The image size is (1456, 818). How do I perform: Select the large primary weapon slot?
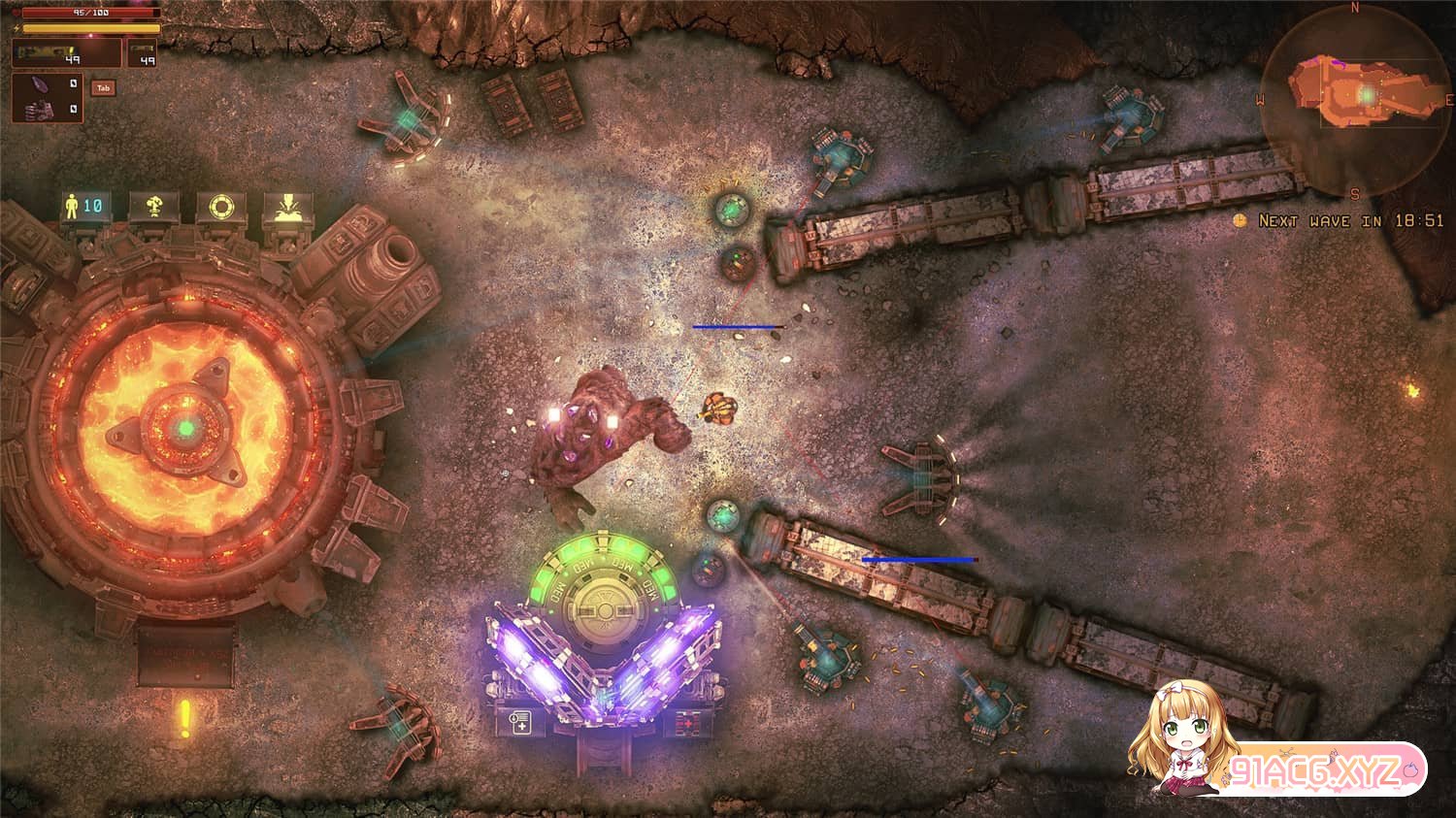[66, 53]
